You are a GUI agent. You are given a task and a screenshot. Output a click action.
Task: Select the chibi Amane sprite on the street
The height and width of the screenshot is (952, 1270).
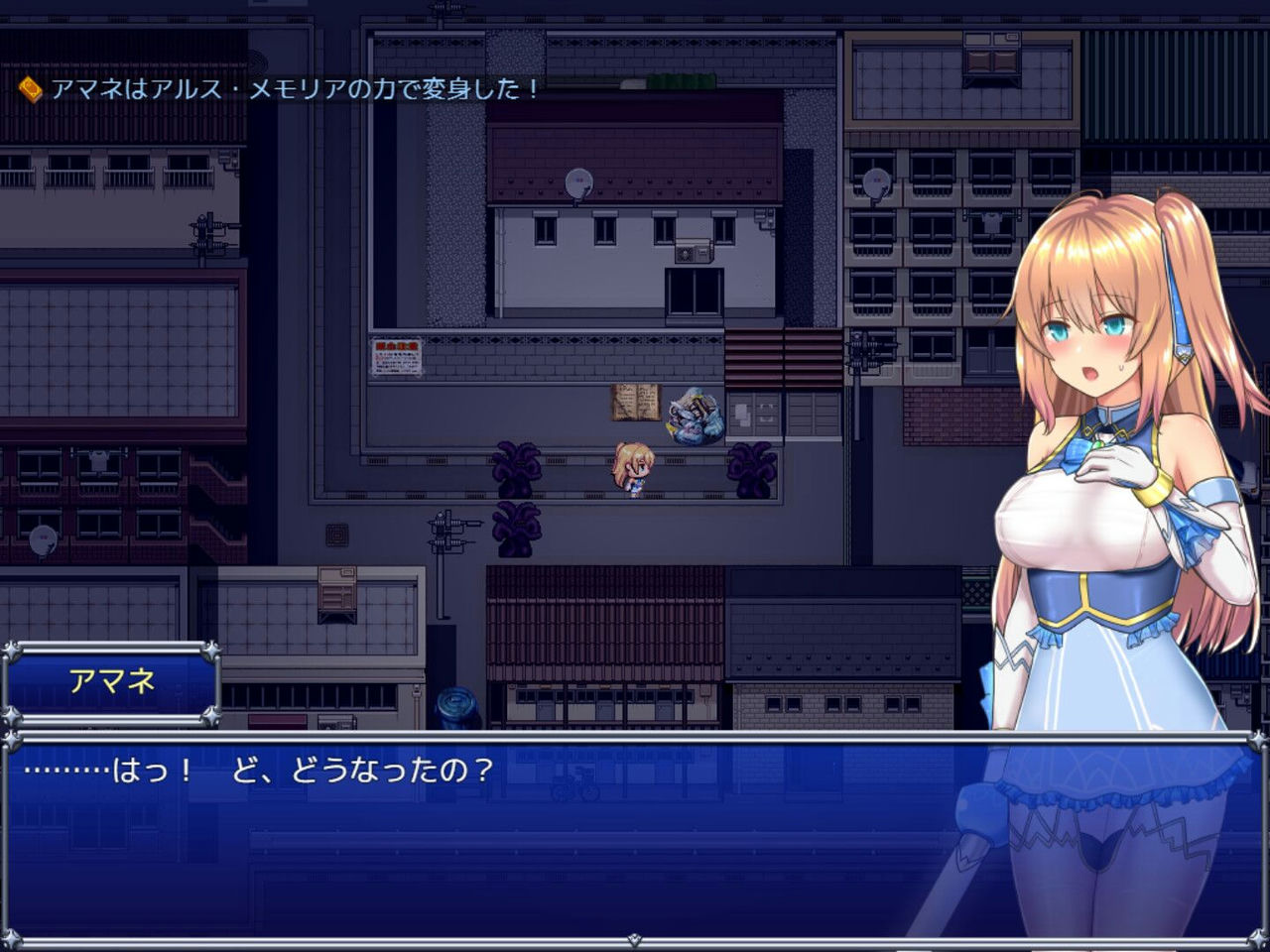pyautogui.click(x=632, y=466)
